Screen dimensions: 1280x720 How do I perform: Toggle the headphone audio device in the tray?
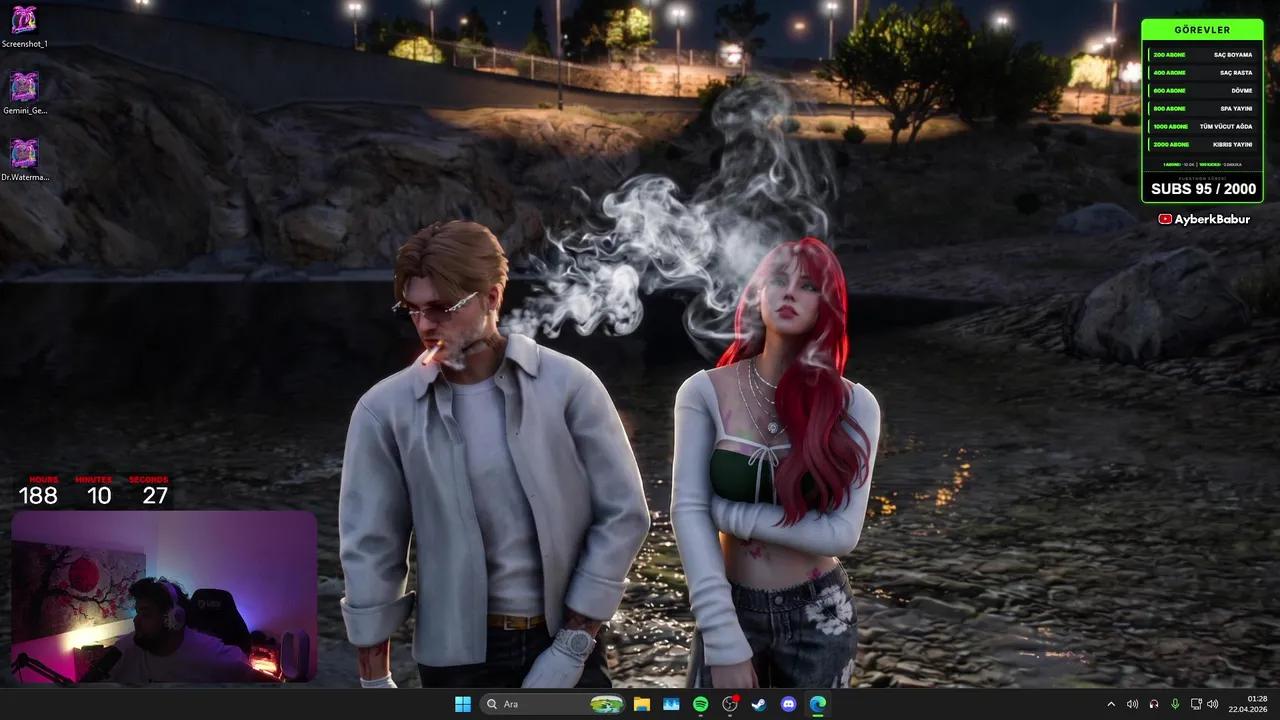pyautogui.click(x=1153, y=704)
